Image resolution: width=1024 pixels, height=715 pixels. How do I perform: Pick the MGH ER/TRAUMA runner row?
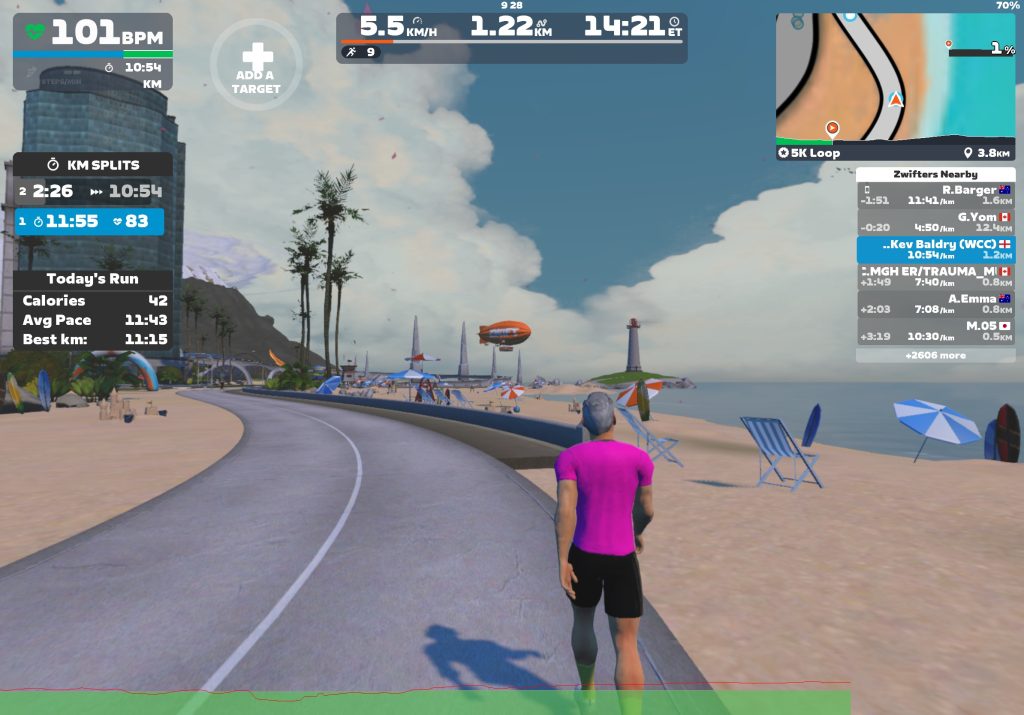coord(935,276)
